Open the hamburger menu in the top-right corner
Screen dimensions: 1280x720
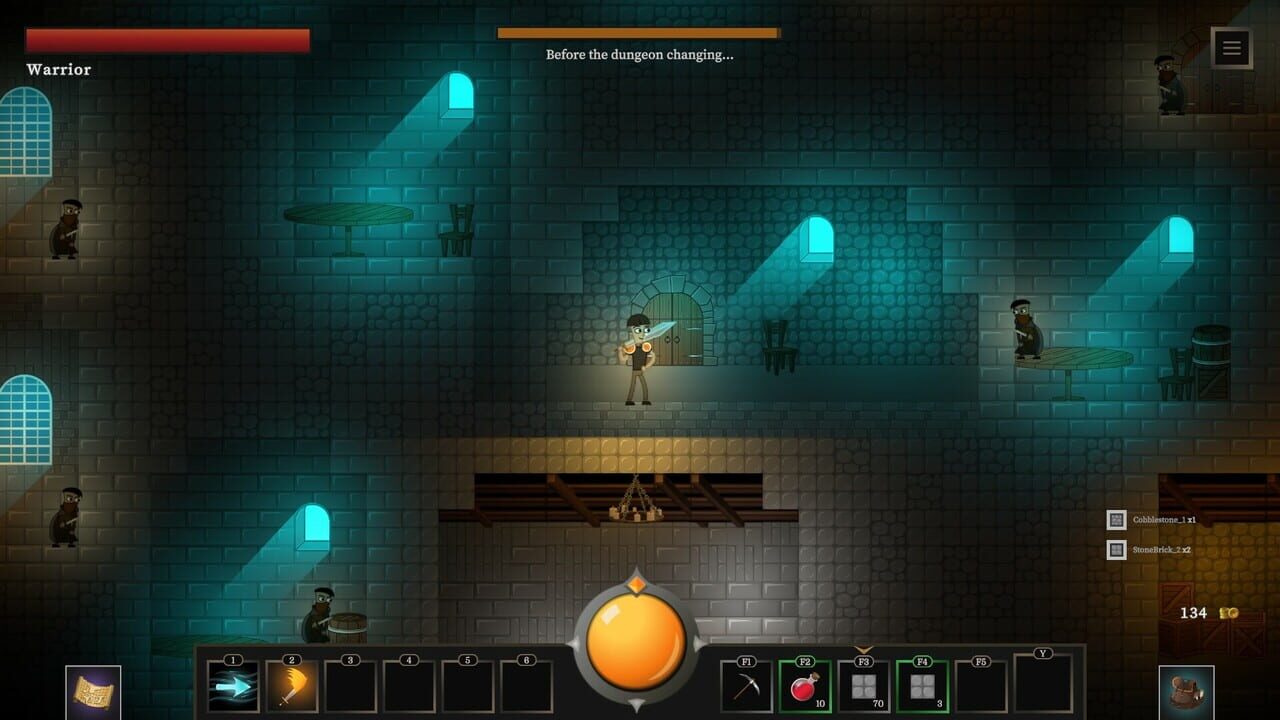click(1229, 47)
